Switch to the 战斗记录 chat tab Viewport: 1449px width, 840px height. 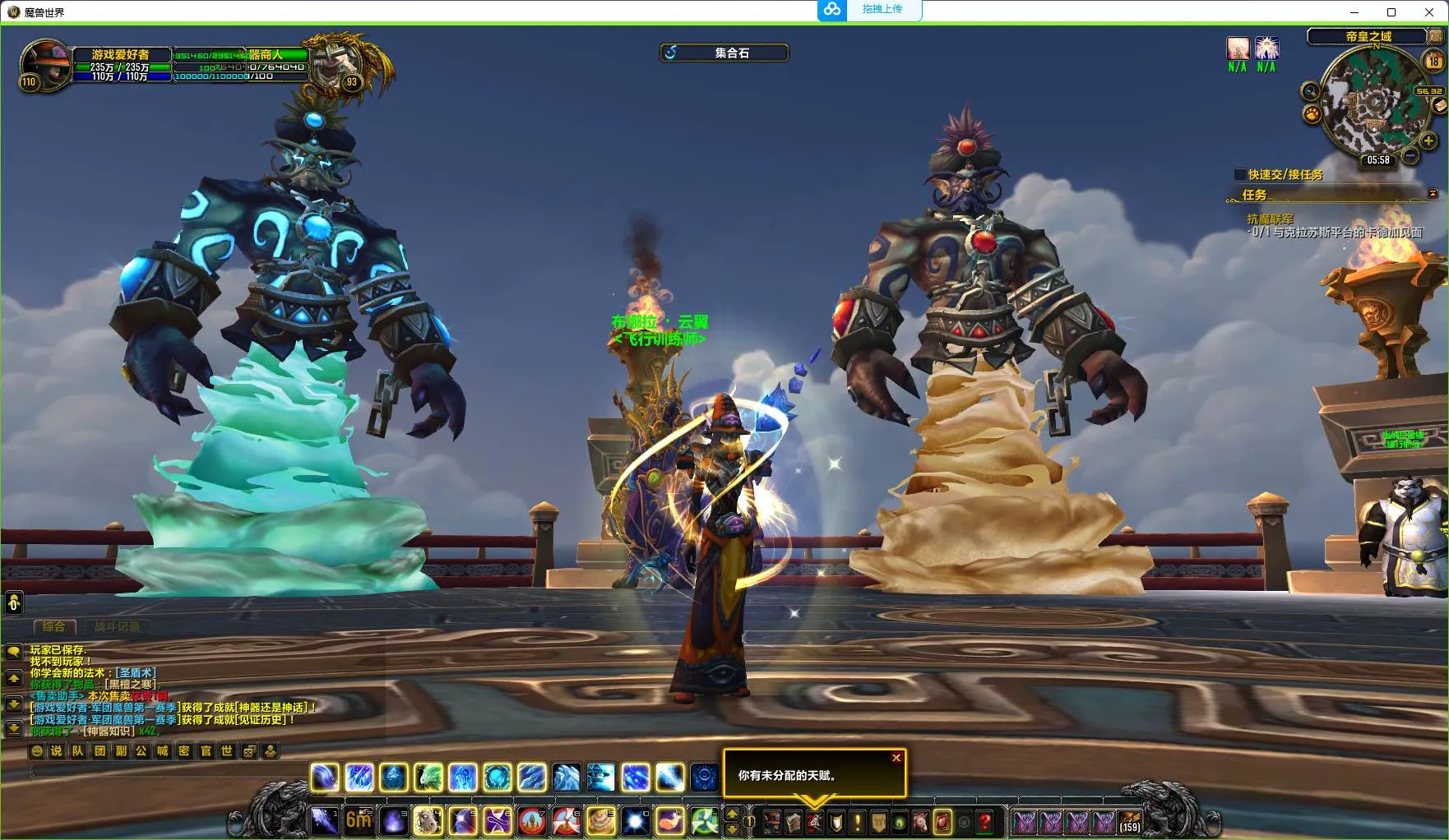coord(117,626)
